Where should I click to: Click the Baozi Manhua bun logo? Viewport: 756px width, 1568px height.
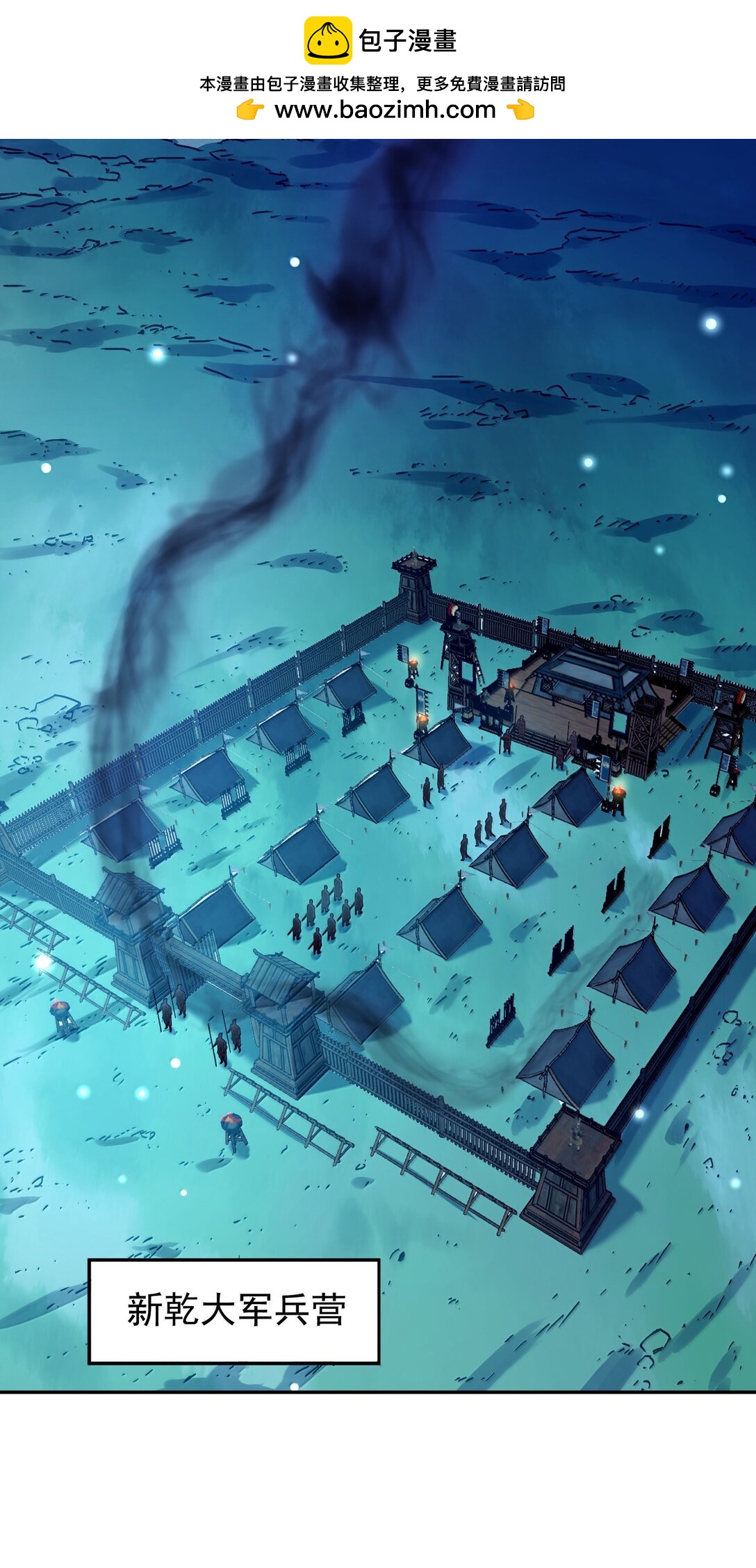[x=328, y=41]
